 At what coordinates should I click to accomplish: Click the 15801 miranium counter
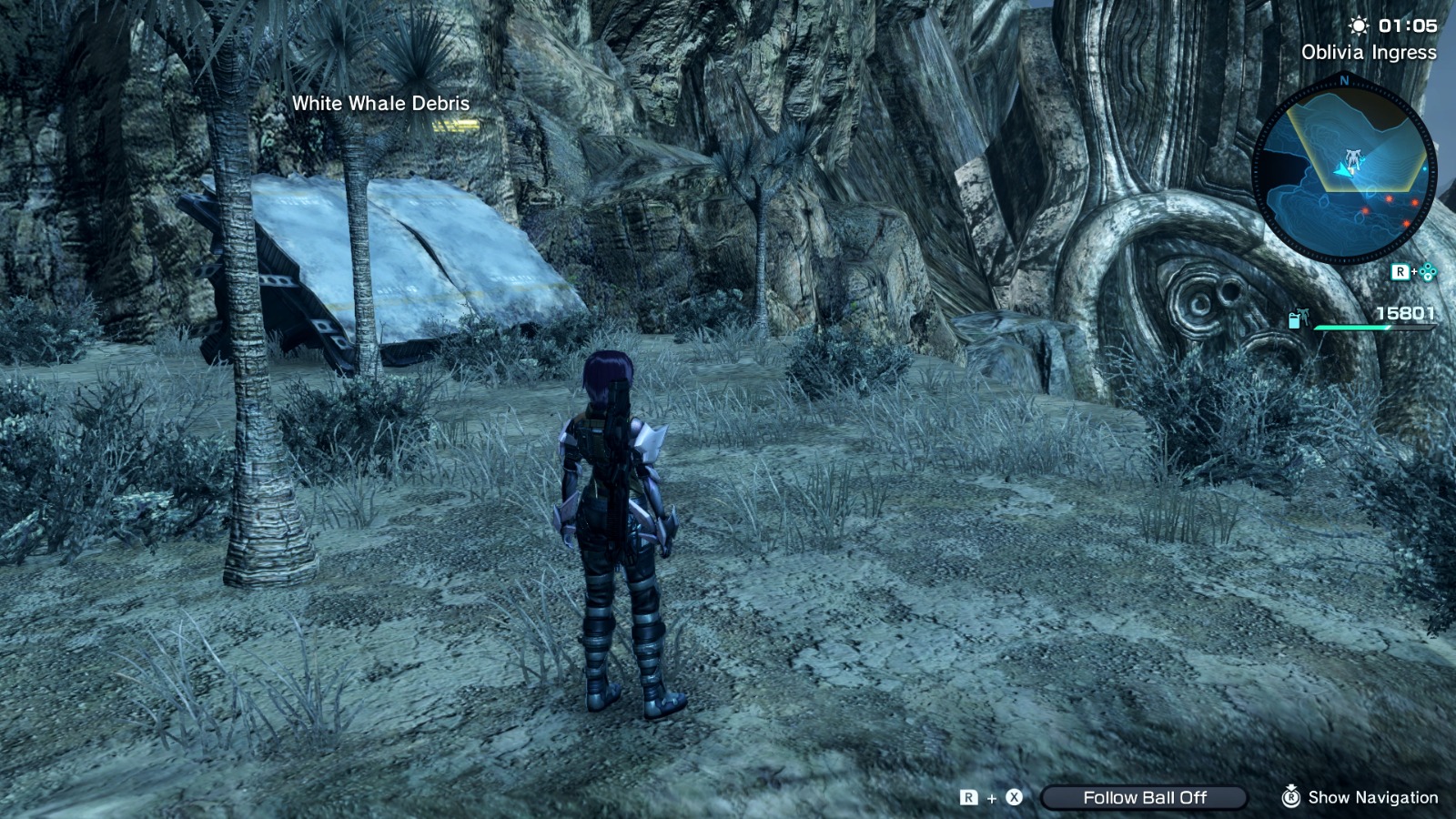pos(1406,312)
